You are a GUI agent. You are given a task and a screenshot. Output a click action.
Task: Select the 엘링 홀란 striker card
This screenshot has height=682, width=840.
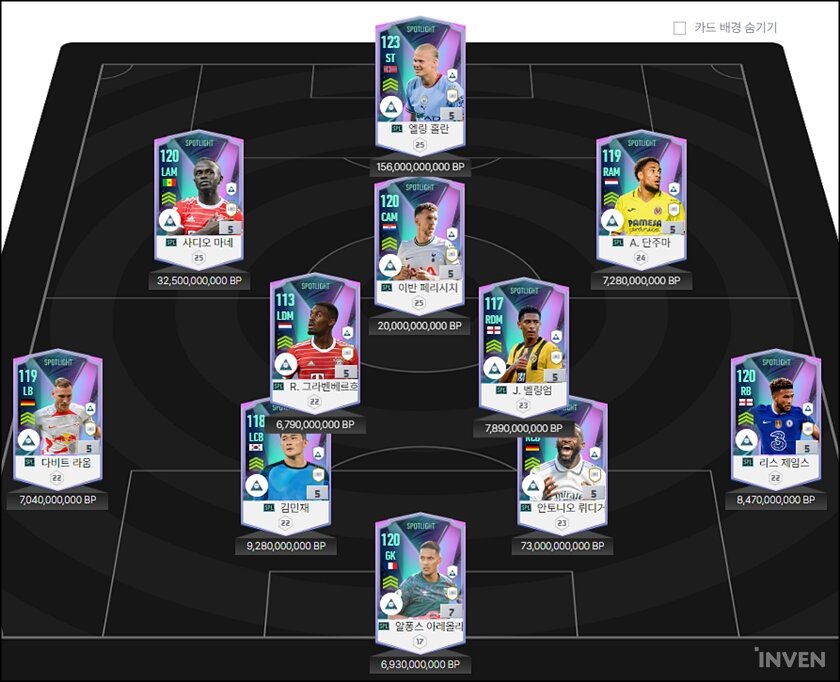click(420, 80)
